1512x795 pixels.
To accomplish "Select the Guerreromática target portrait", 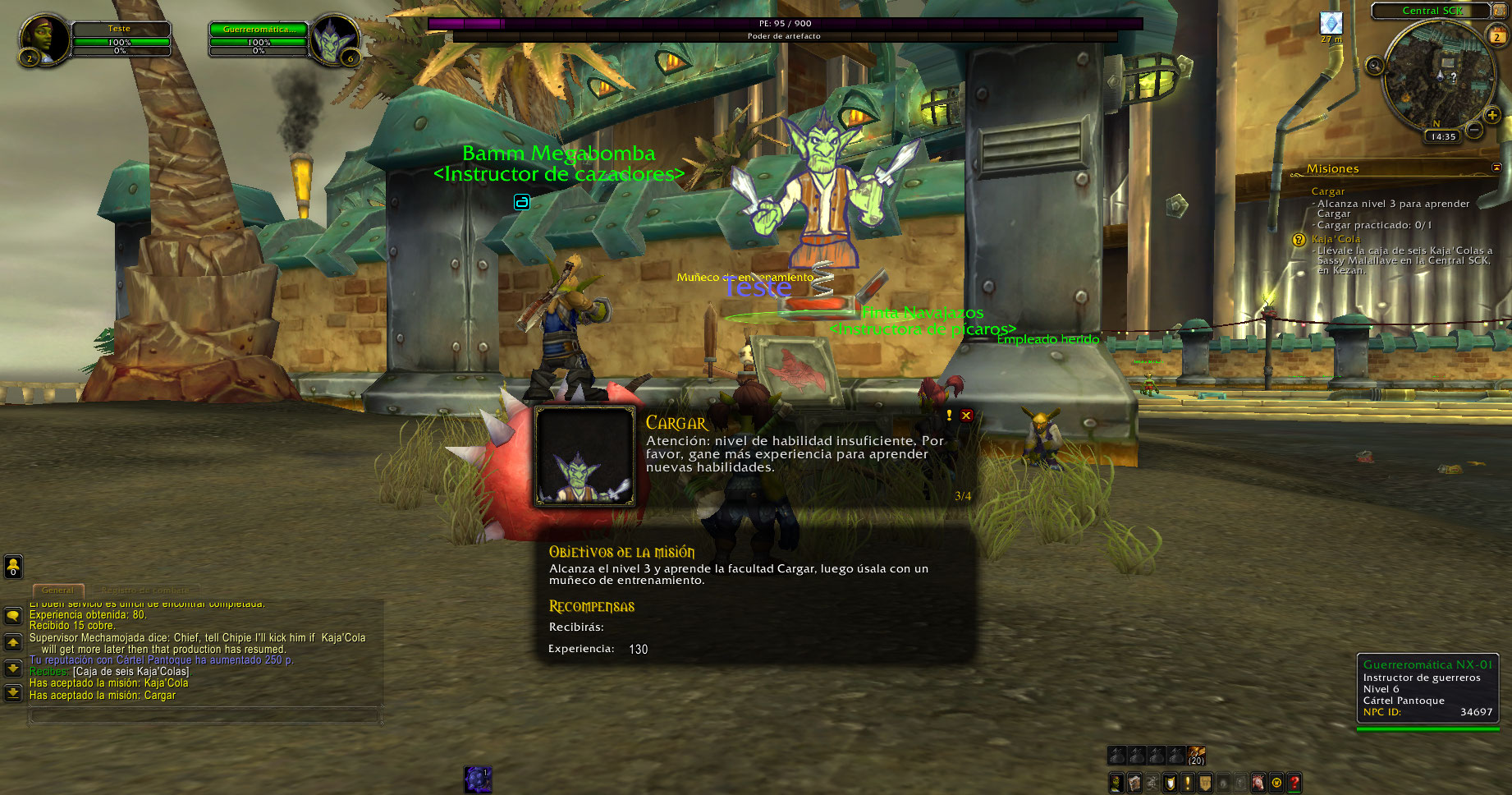I will pyautogui.click(x=332, y=39).
